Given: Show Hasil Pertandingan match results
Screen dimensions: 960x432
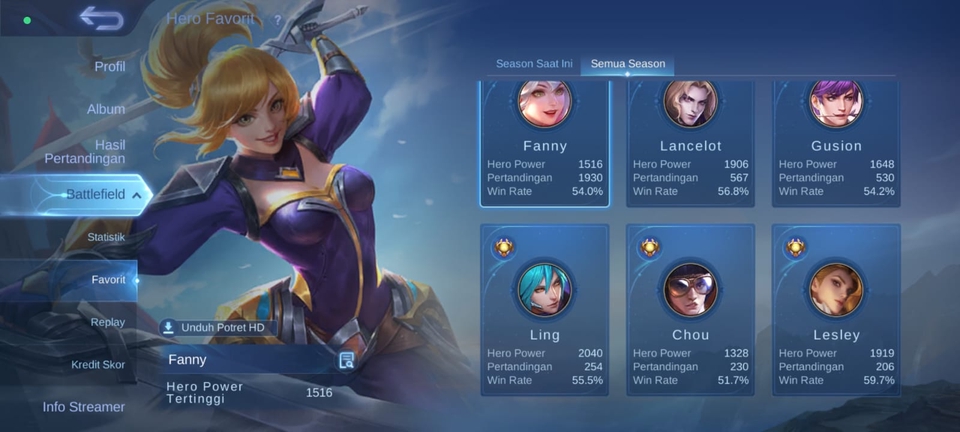Looking at the screenshot, I should pos(85,151).
